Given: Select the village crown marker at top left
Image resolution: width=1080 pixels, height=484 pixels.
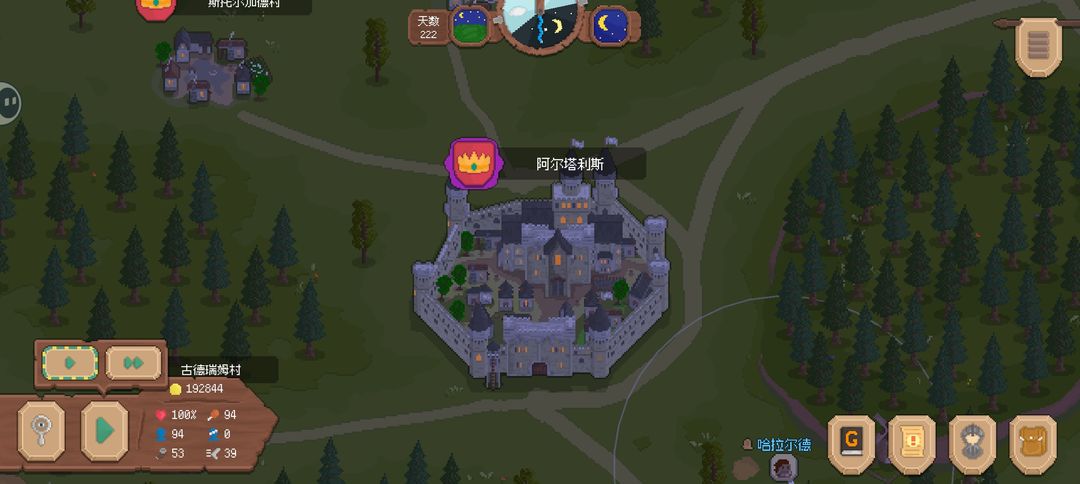Looking at the screenshot, I should [154, 5].
